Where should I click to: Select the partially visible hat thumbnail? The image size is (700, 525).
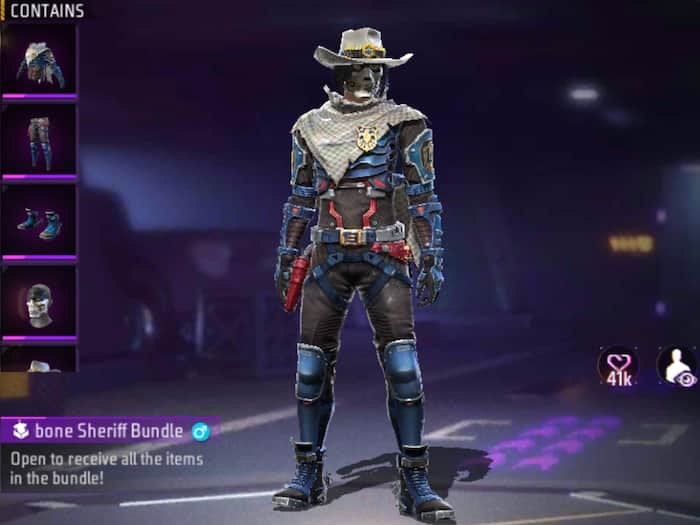39,360
